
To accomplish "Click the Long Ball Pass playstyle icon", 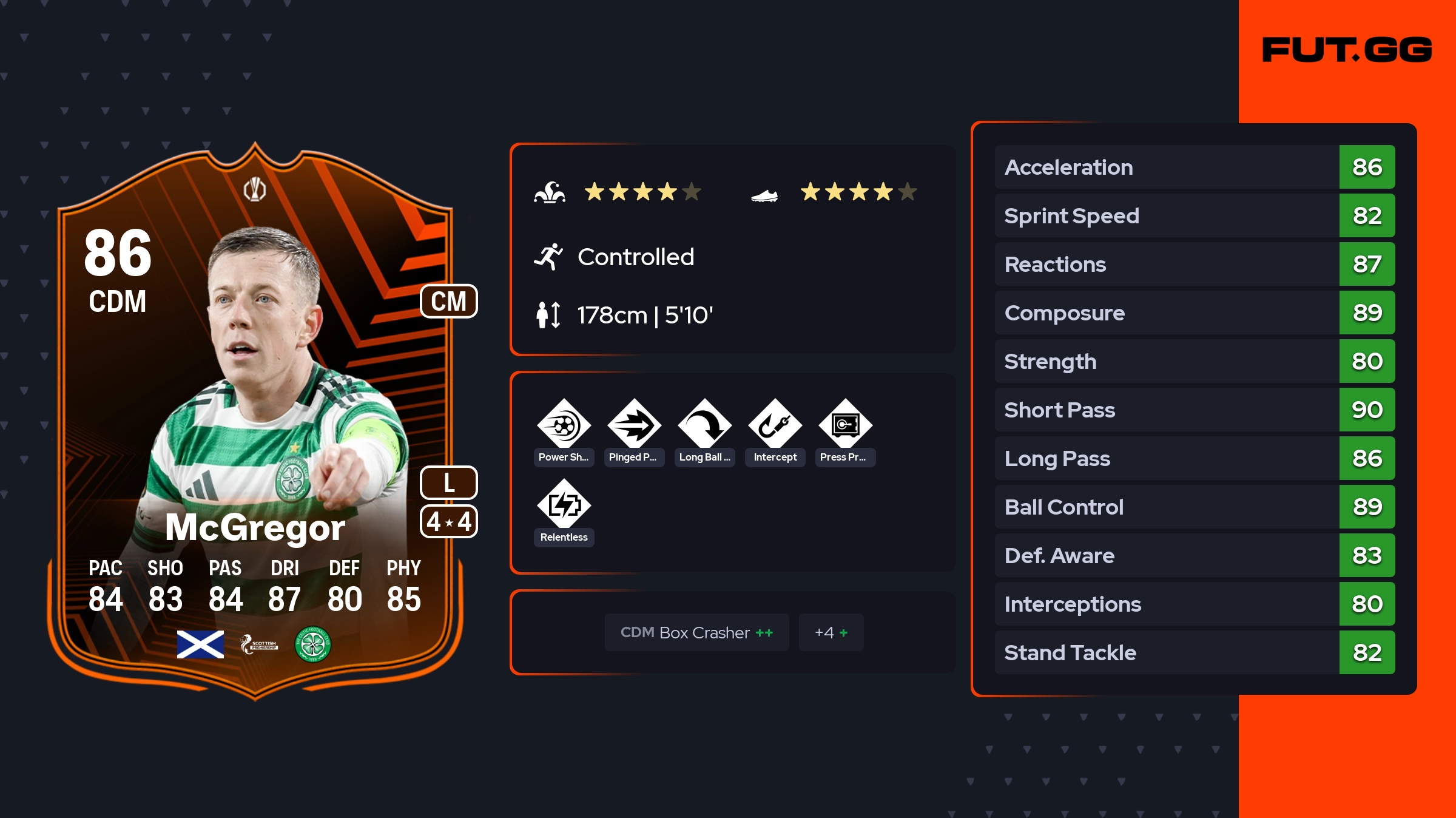I will (x=704, y=425).
